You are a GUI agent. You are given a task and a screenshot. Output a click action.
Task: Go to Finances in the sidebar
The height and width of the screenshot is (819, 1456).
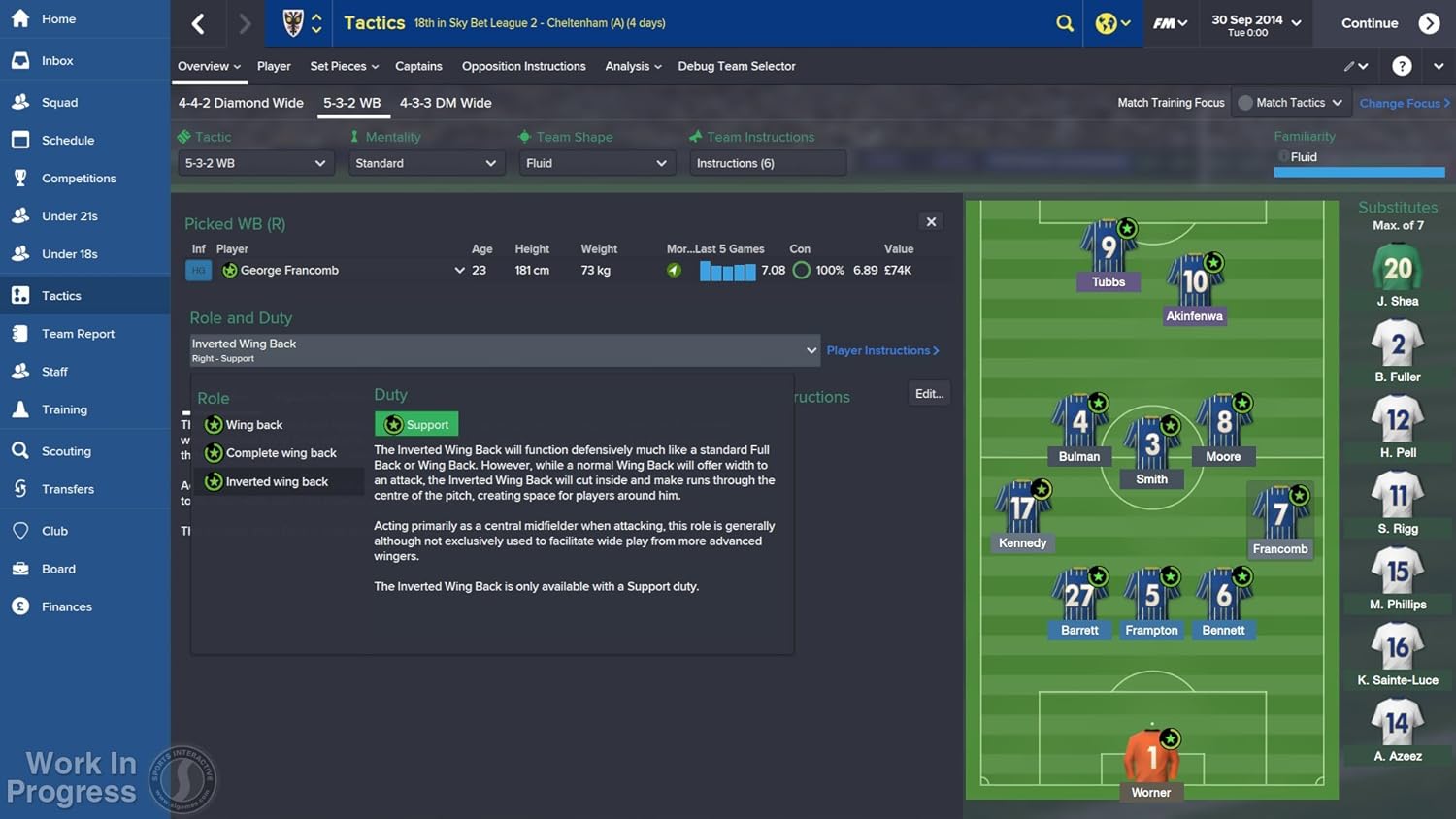pyautogui.click(x=65, y=606)
